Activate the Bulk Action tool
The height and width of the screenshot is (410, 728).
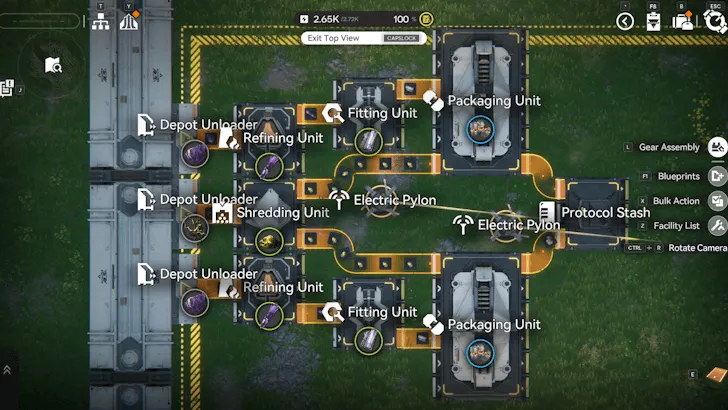tap(717, 201)
